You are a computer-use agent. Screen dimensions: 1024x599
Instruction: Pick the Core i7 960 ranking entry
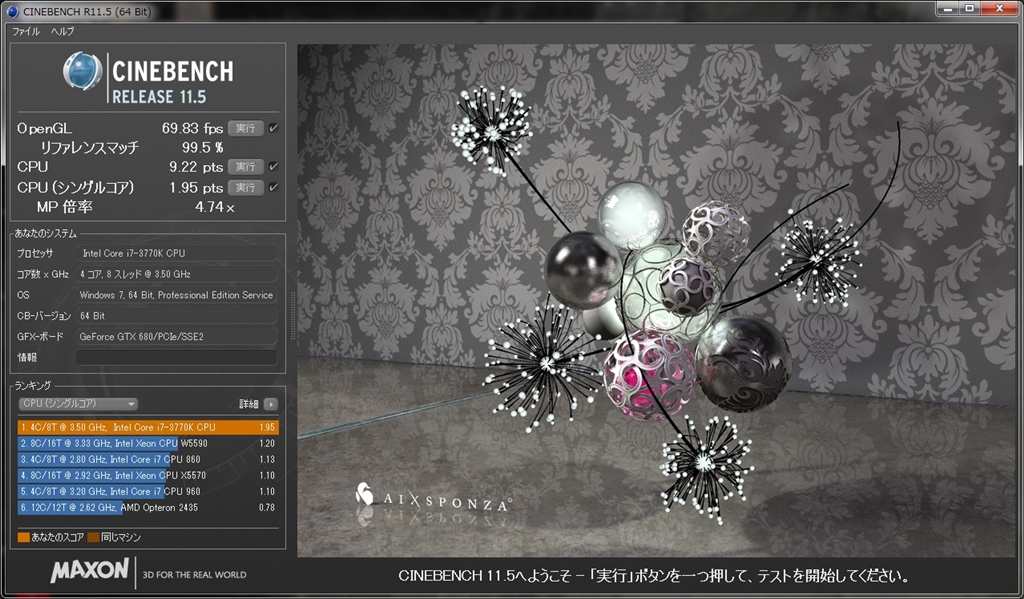point(147,491)
